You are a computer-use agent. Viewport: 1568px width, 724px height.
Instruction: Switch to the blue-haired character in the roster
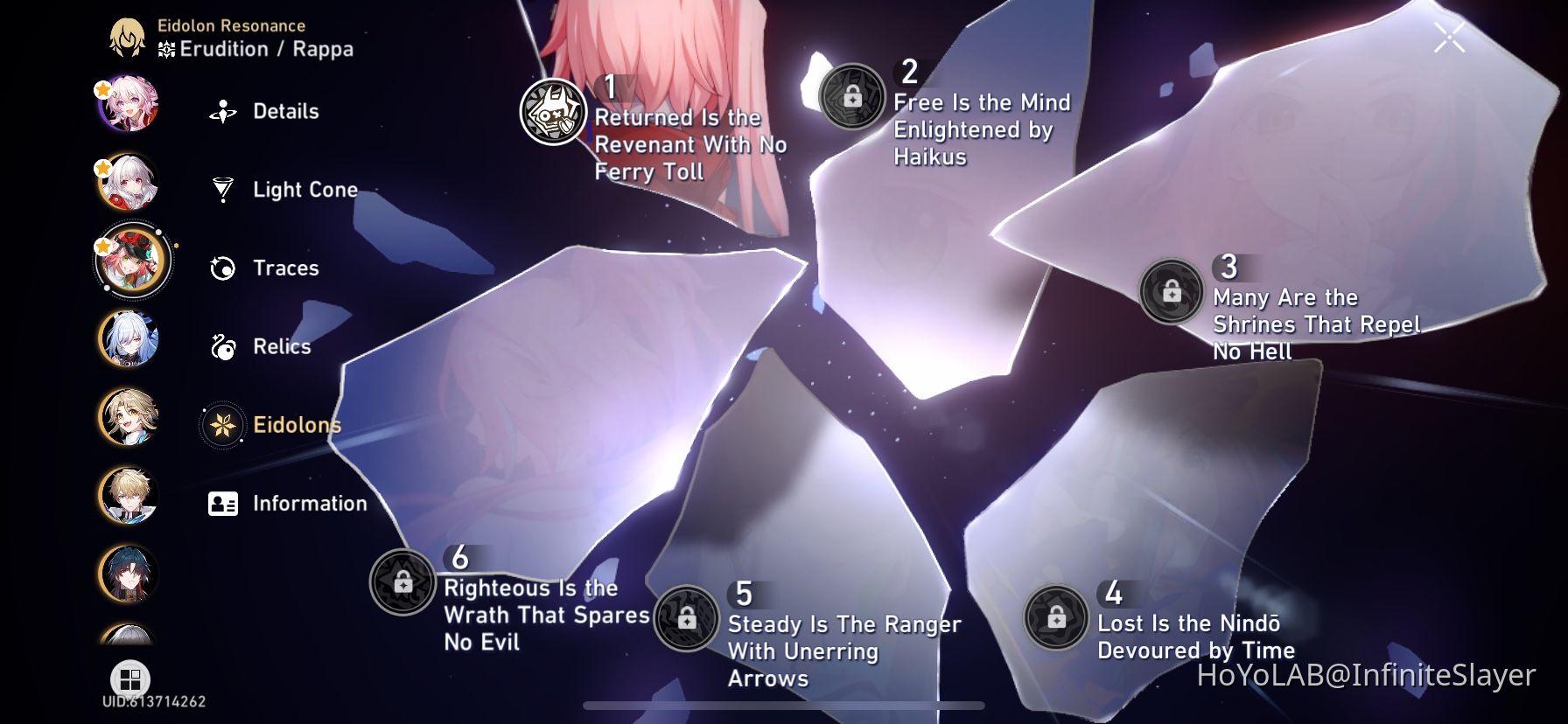(131, 340)
